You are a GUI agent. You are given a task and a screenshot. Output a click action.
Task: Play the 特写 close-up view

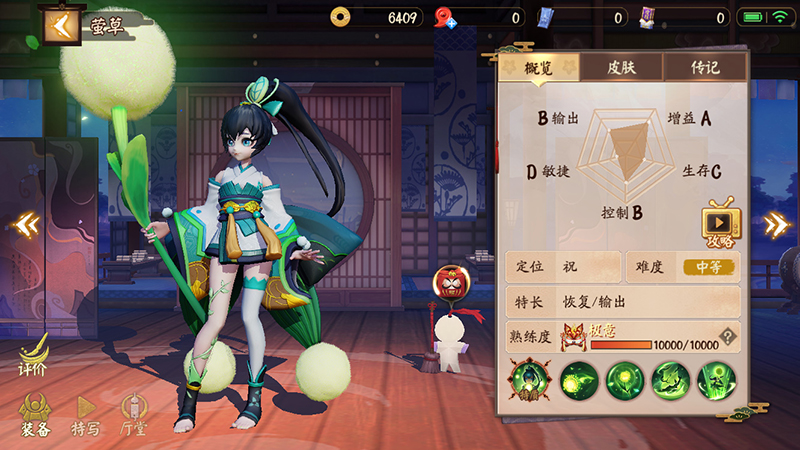(x=86, y=412)
